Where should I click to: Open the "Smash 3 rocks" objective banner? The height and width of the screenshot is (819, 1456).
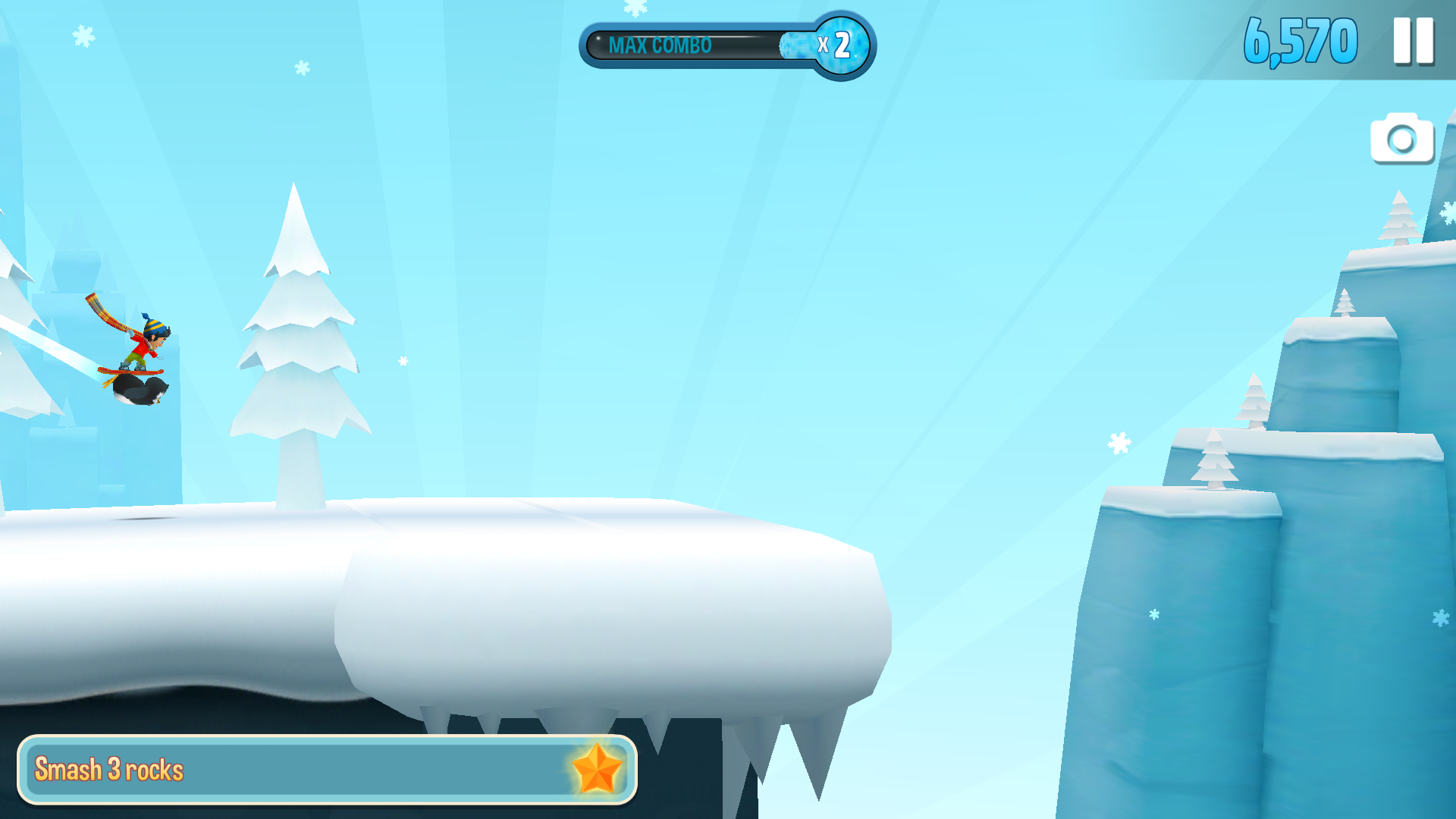[327, 769]
